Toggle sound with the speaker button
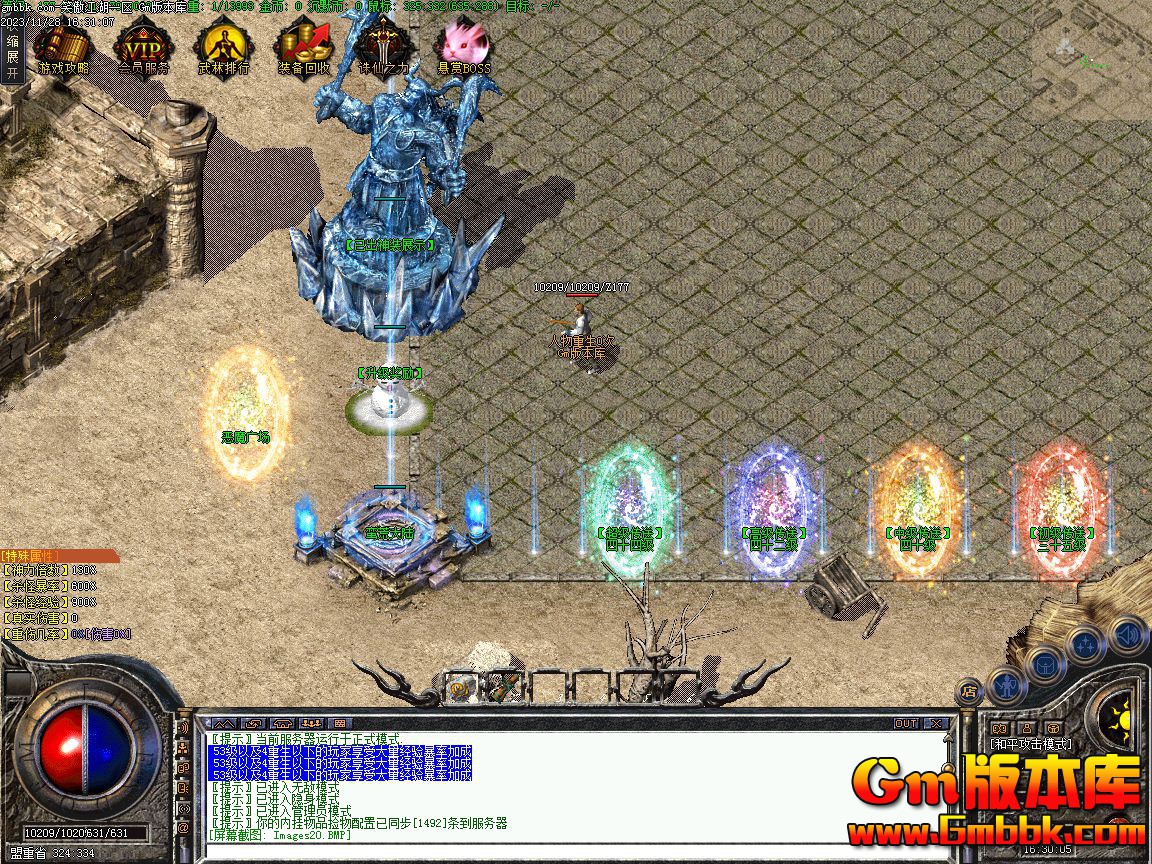Screen dimensions: 1152x864 1127,633
